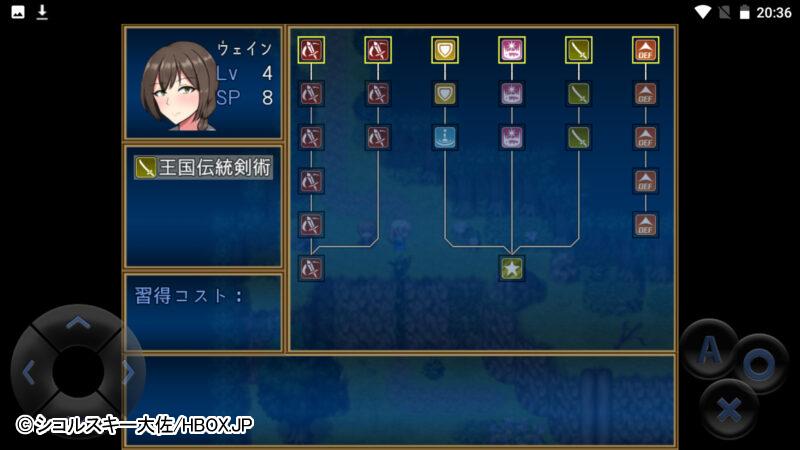Select the blue water-drop skill node
This screenshot has height=450, width=800.
pyautogui.click(x=445, y=138)
